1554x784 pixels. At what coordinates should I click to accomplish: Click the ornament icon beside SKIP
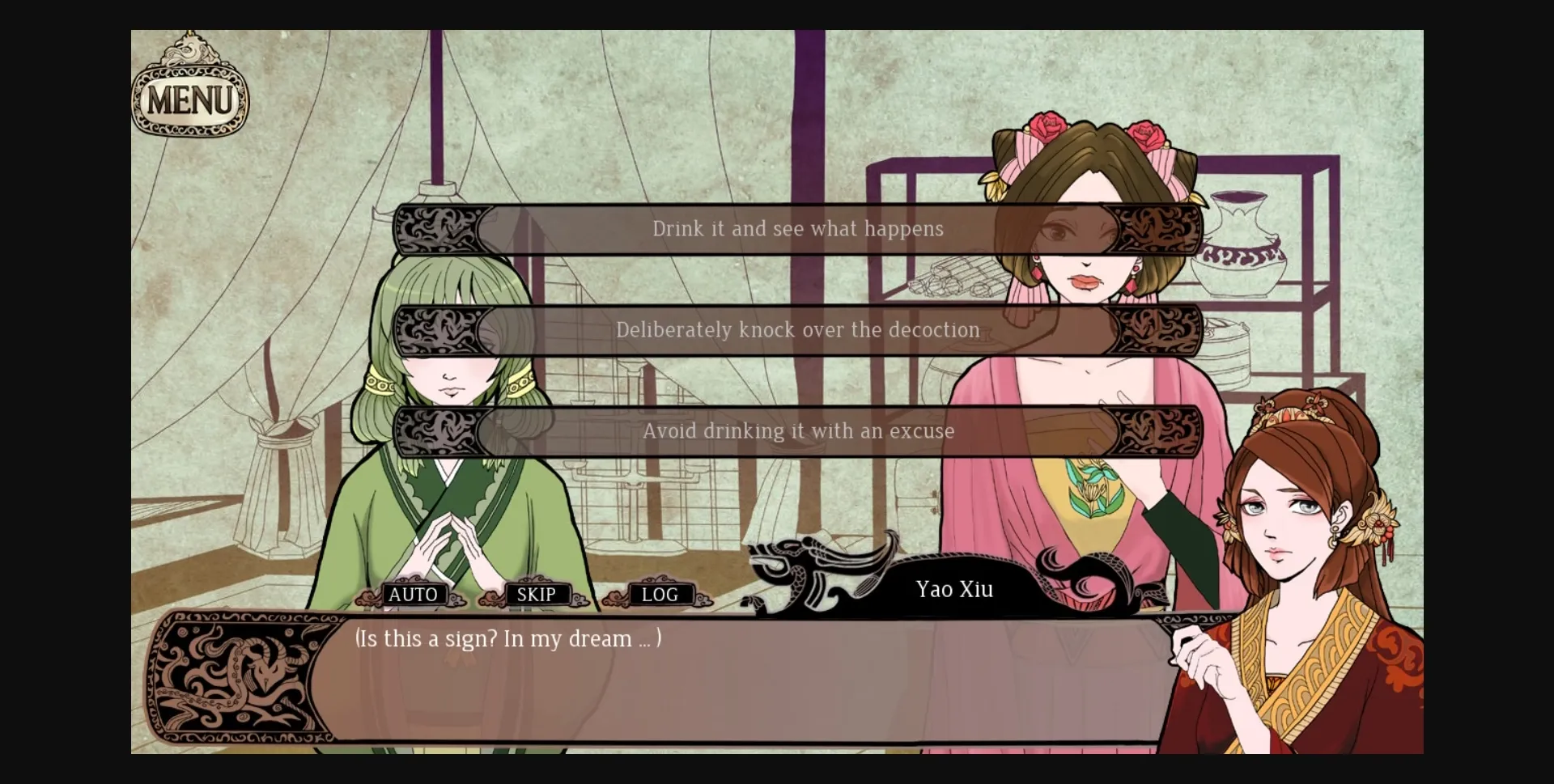pos(491,599)
